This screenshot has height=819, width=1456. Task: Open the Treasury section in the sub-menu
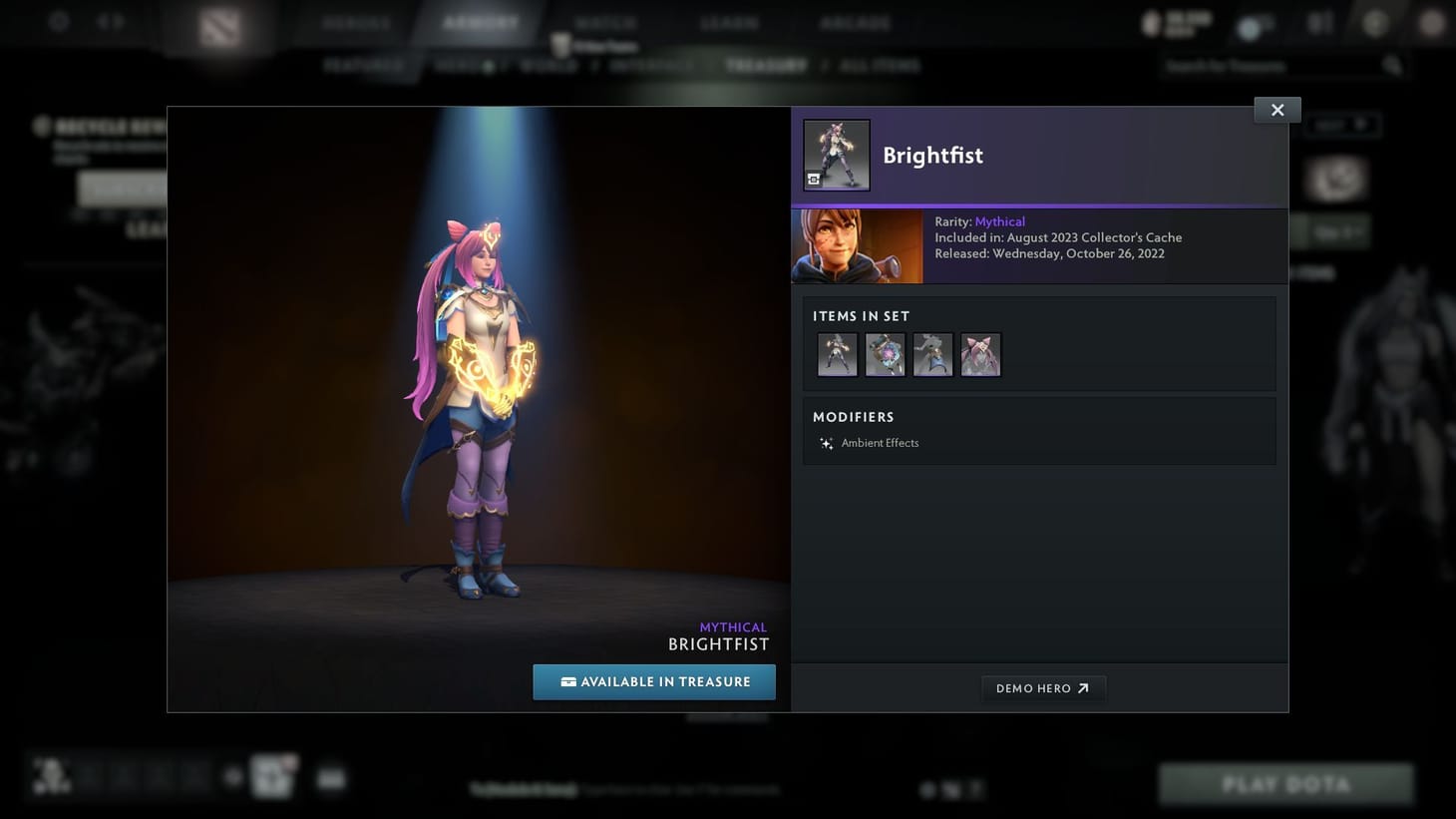pos(766,65)
